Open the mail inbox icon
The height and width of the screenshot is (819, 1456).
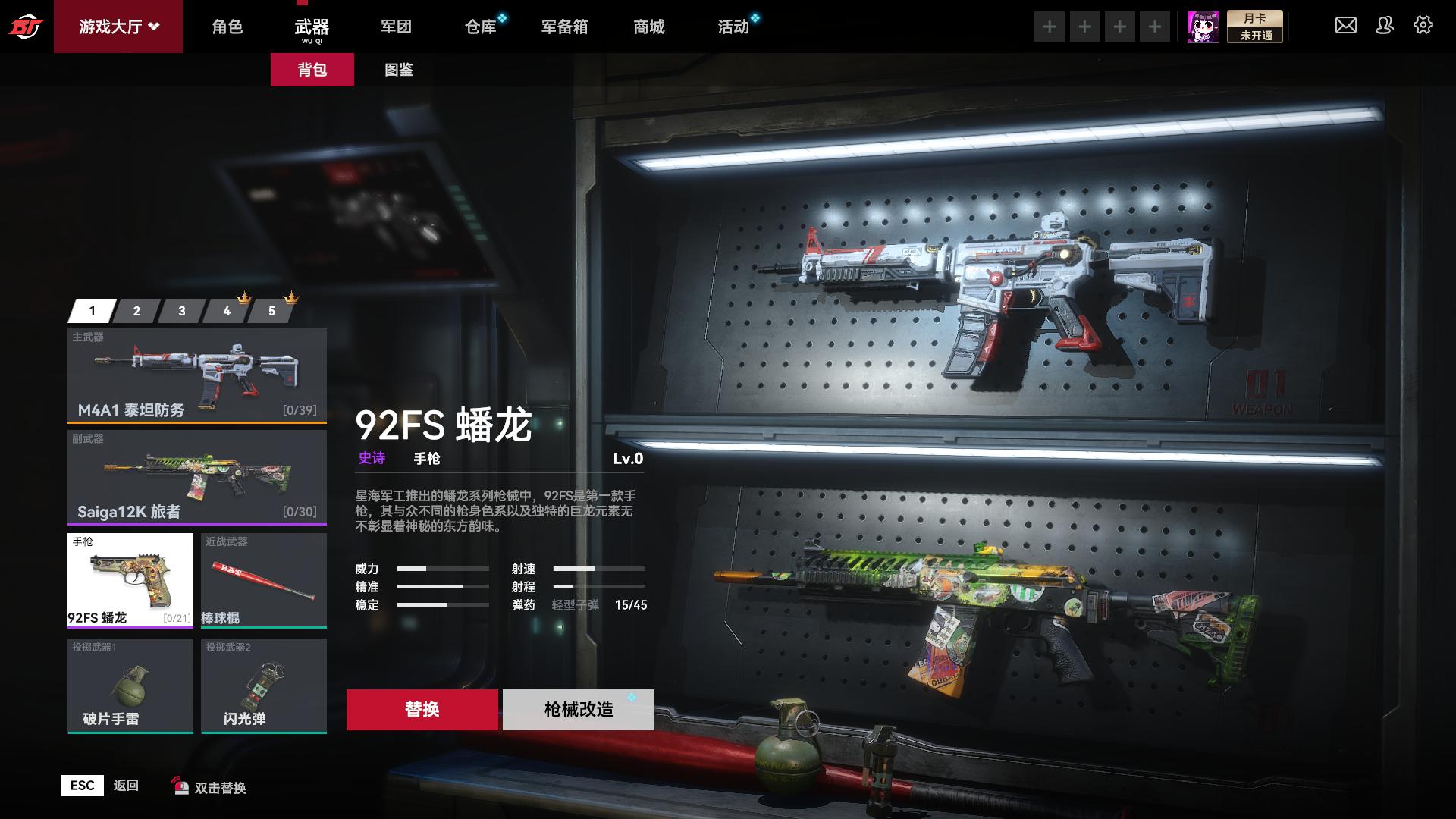click(x=1346, y=25)
